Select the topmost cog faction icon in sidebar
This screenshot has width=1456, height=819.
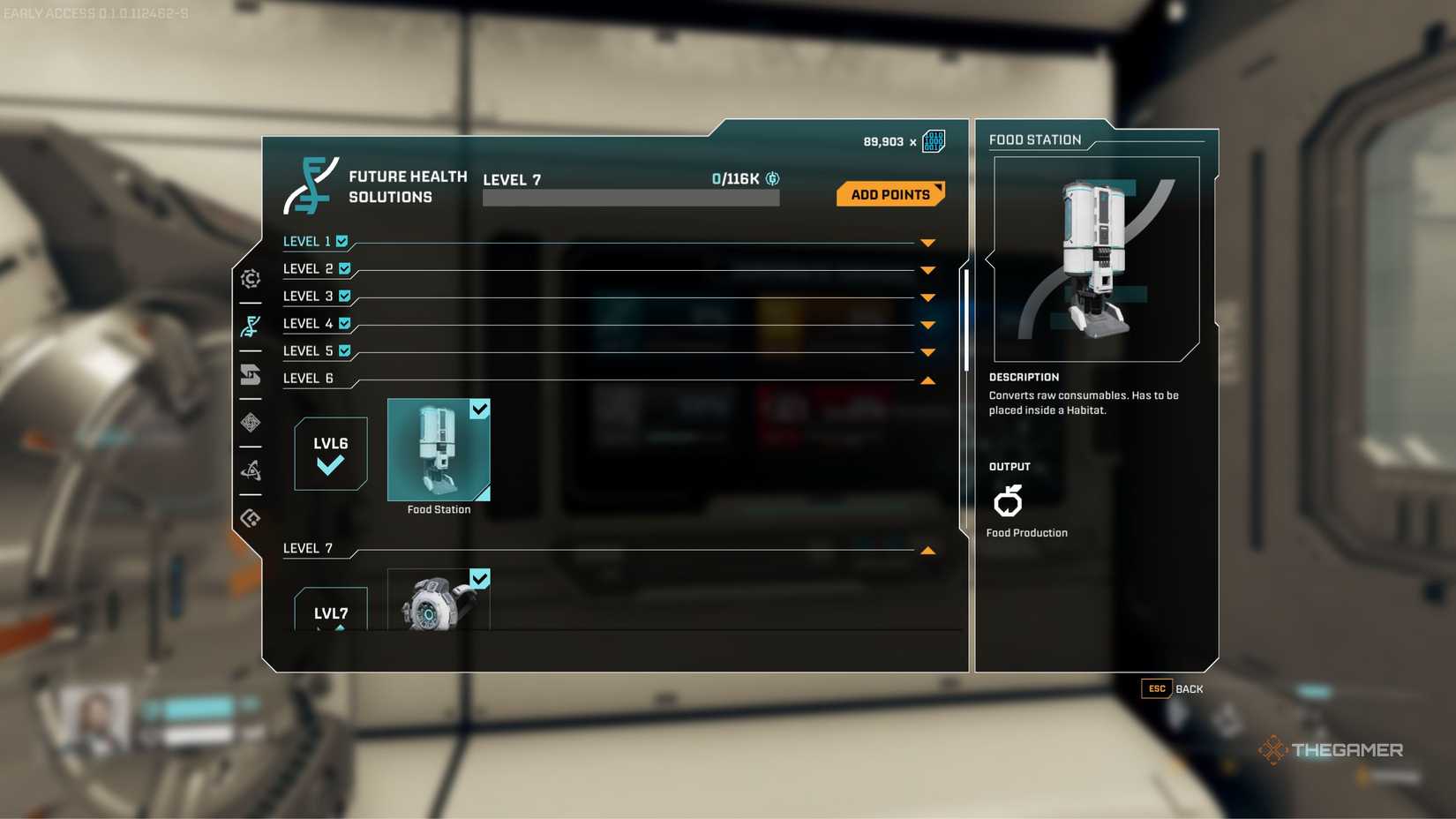(x=251, y=279)
